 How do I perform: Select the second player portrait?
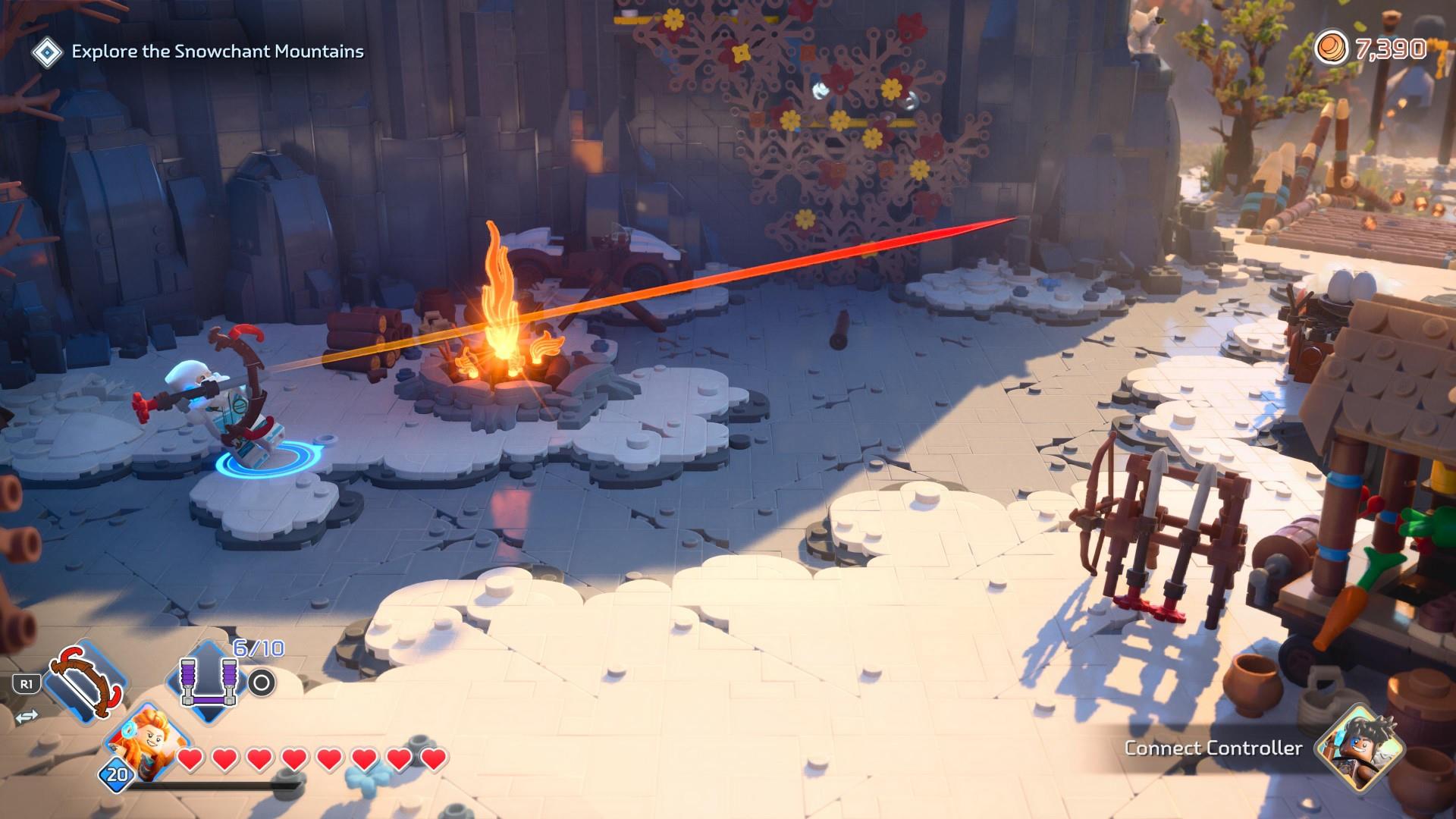tap(1360, 746)
